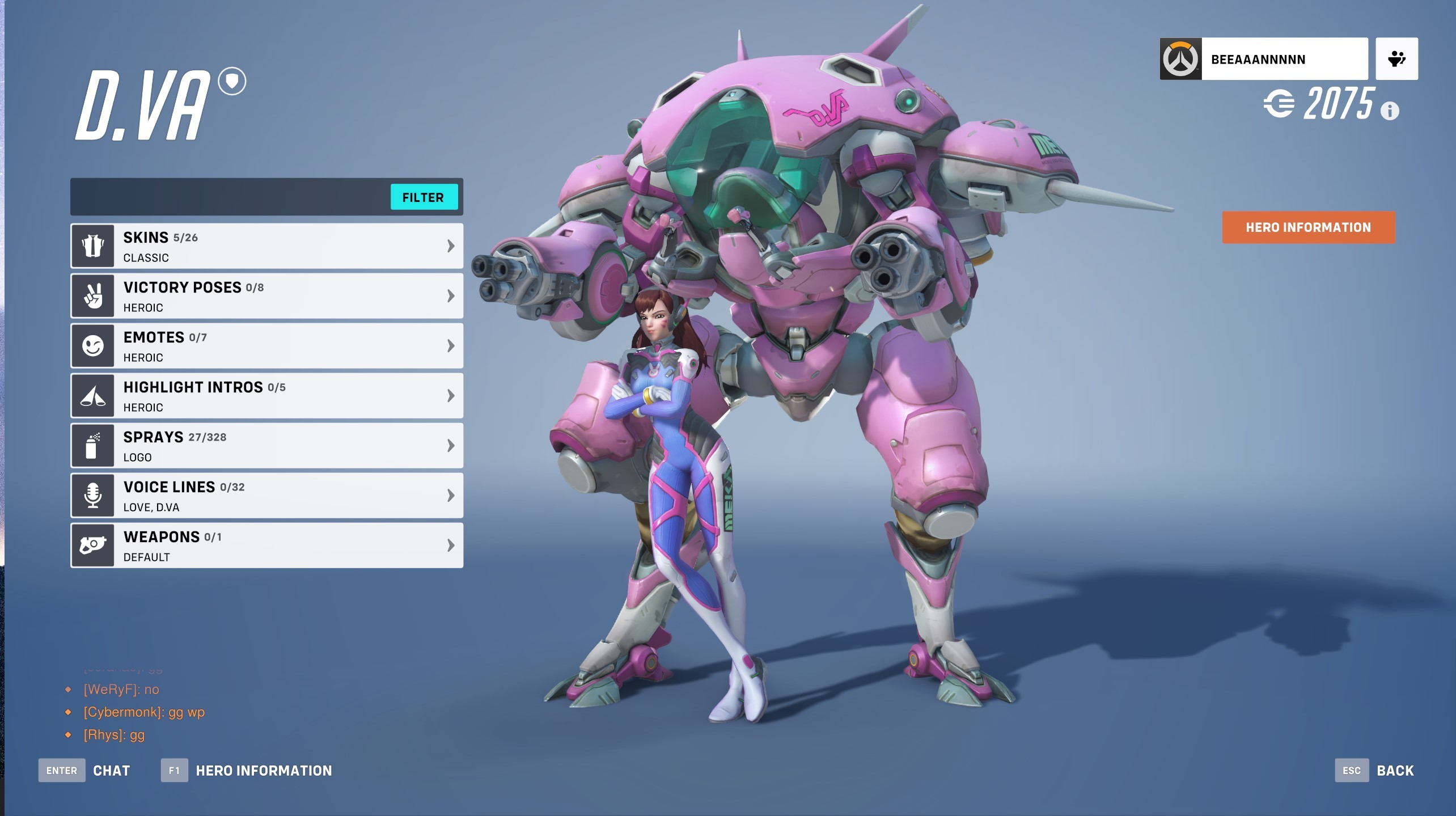Click CHAT at the bottom left
Viewport: 1456px width, 816px height.
(112, 770)
